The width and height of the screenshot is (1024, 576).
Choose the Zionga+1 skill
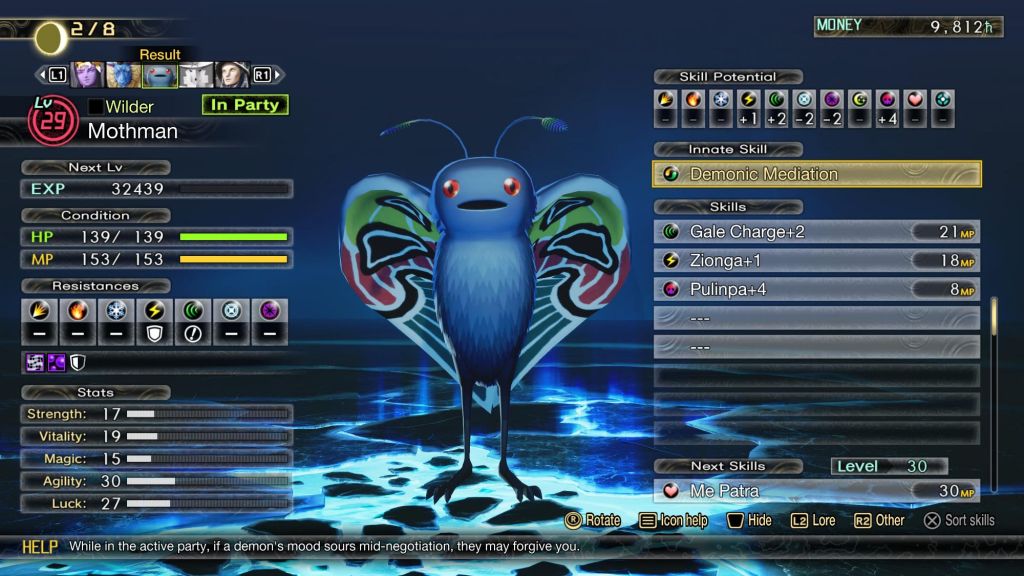[817, 260]
